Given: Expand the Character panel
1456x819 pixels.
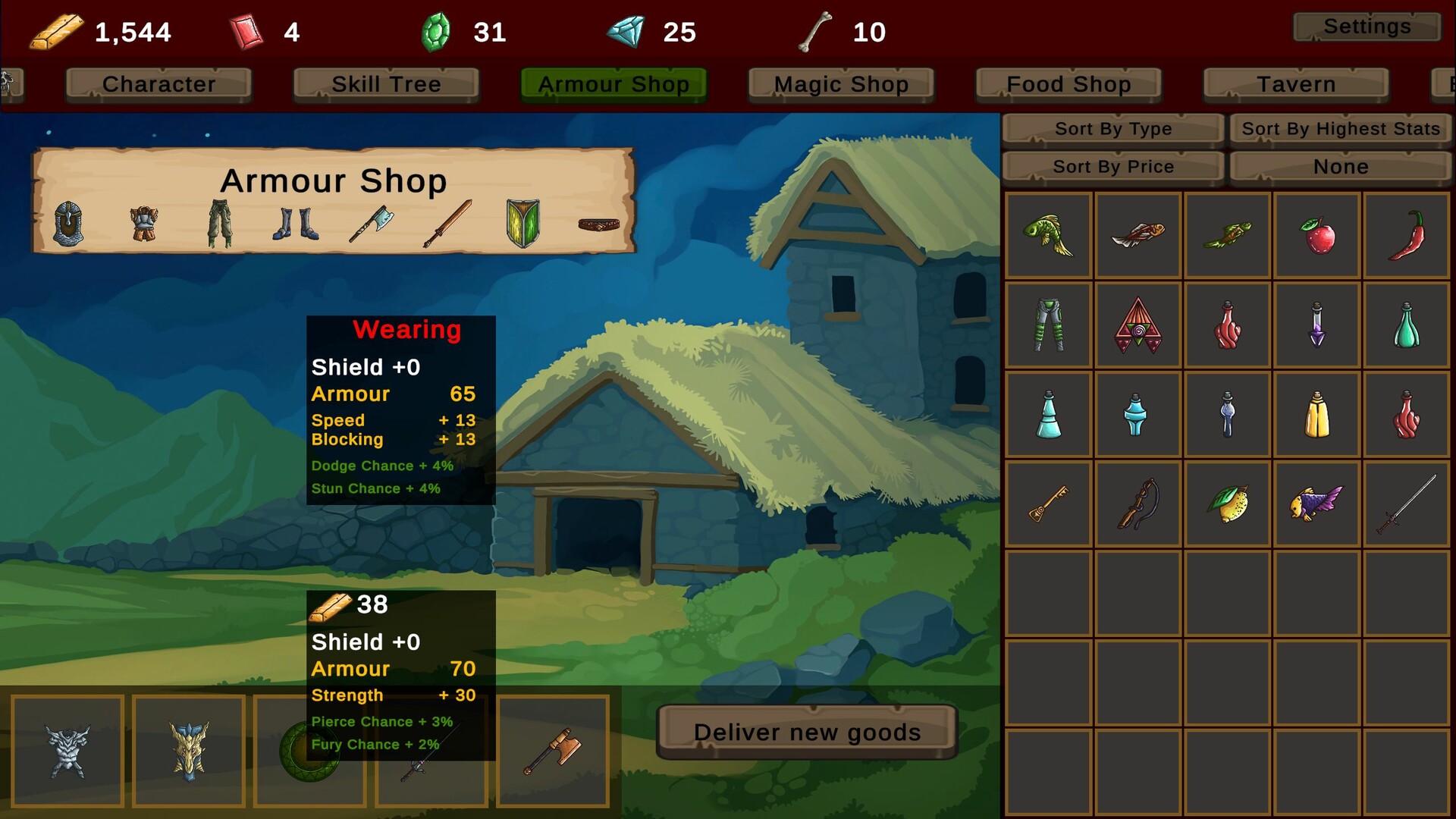Looking at the screenshot, I should click(158, 84).
